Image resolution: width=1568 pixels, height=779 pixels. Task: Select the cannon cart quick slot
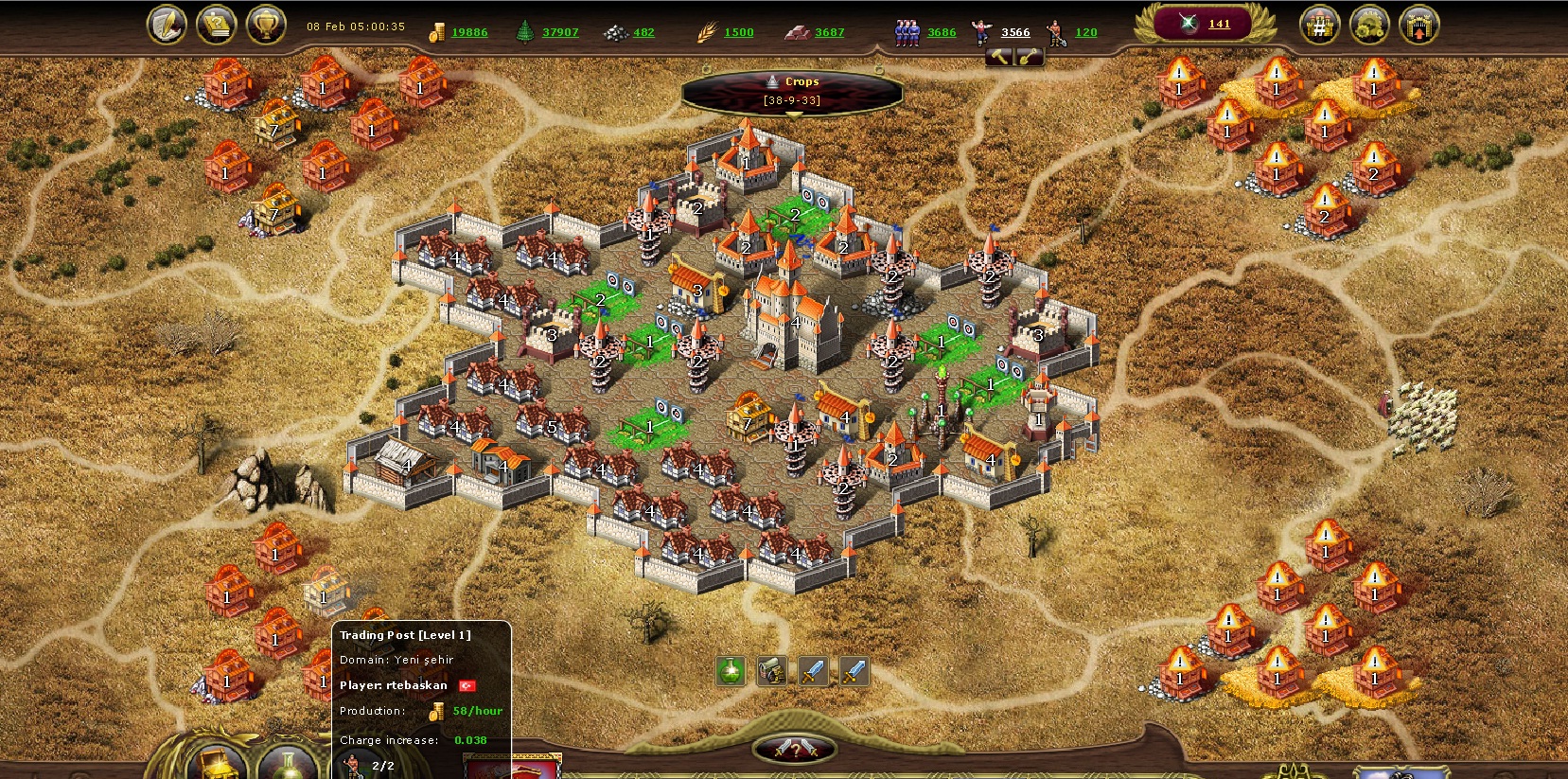(772, 671)
